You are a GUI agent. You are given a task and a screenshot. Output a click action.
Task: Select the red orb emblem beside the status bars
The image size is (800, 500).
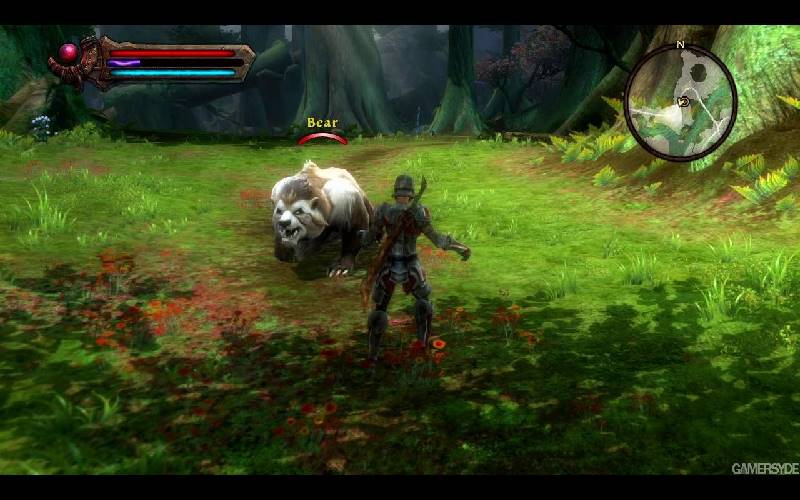click(x=70, y=53)
